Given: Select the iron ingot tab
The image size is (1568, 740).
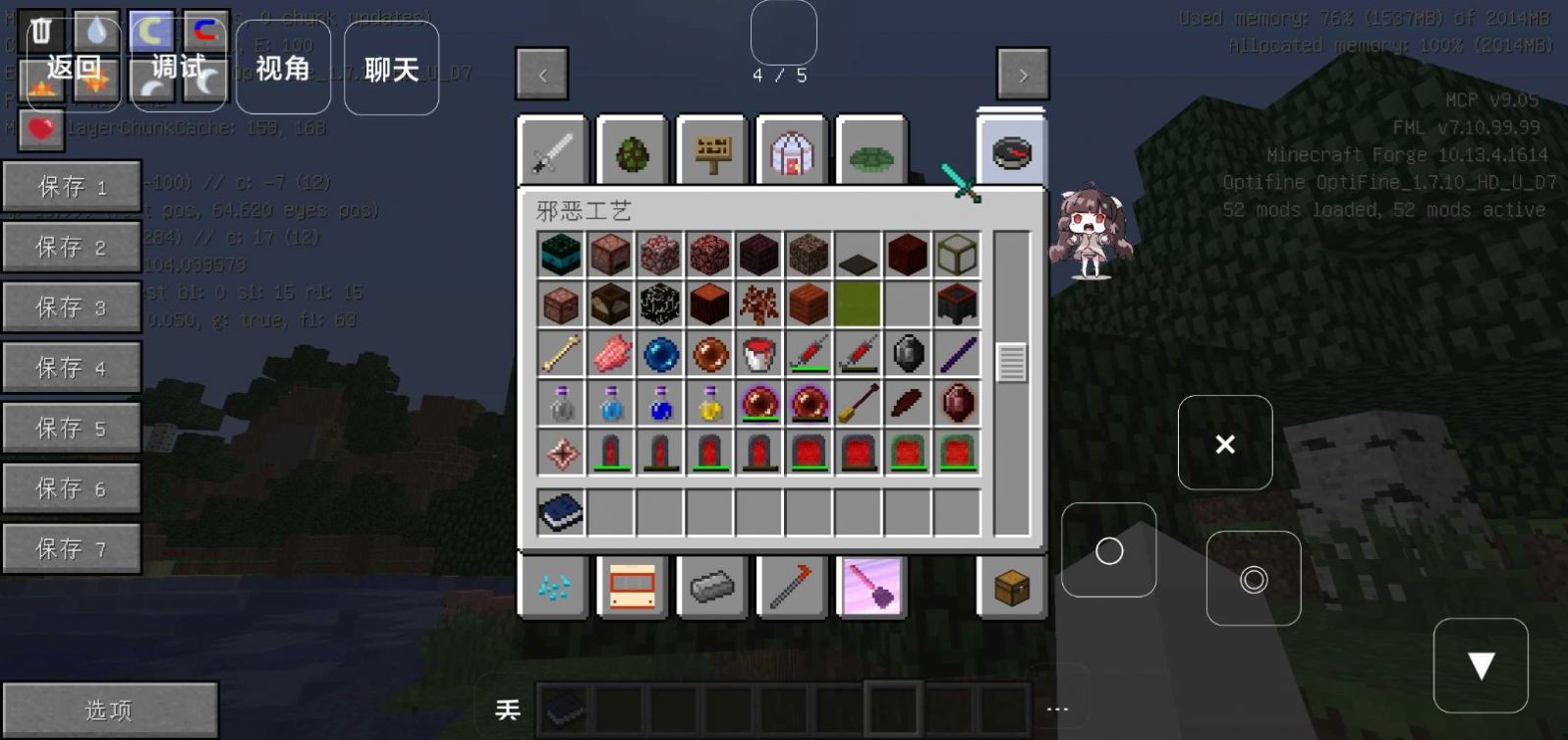Looking at the screenshot, I should click(712, 588).
